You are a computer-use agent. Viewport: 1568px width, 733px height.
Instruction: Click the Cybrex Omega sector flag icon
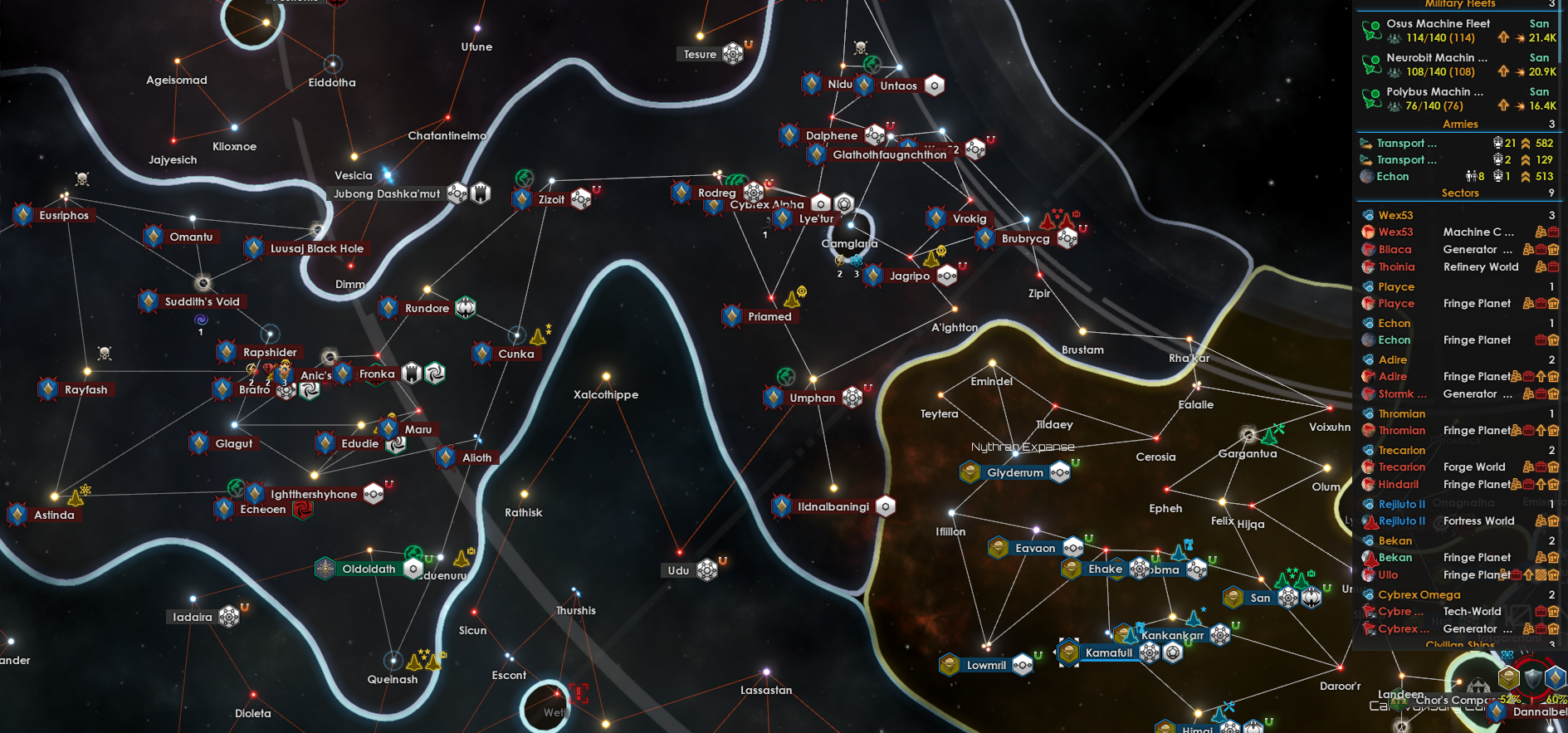1366,594
